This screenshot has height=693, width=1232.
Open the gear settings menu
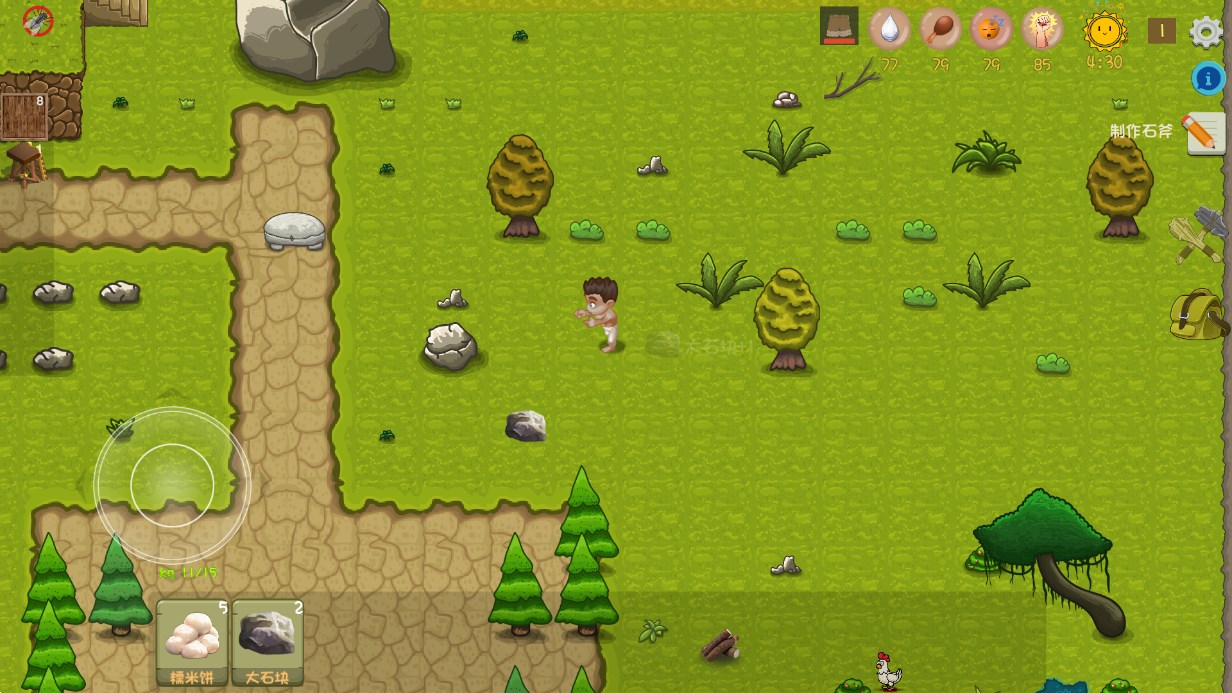[x=1206, y=31]
